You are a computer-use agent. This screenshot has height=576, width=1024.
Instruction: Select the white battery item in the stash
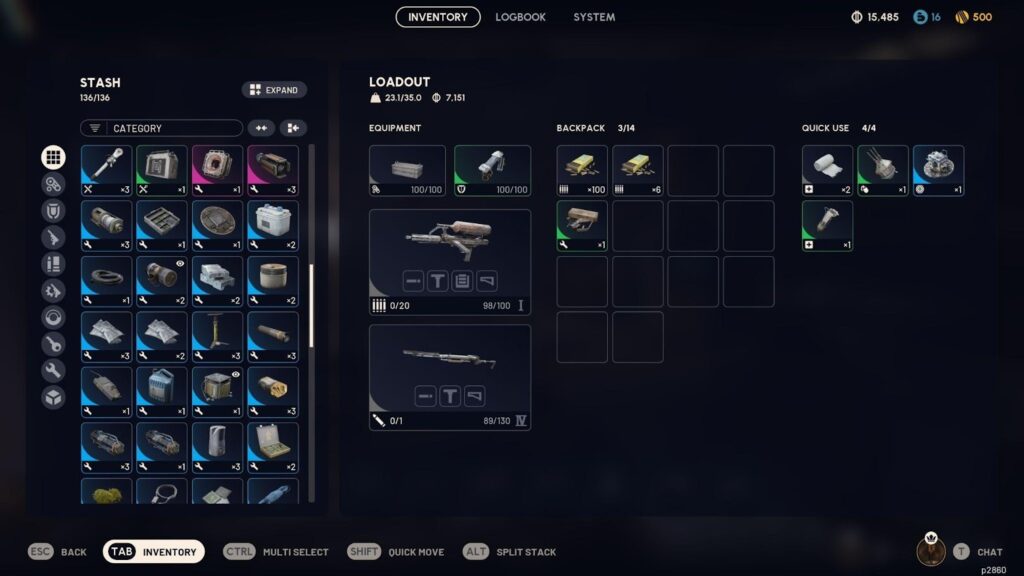click(x=273, y=226)
